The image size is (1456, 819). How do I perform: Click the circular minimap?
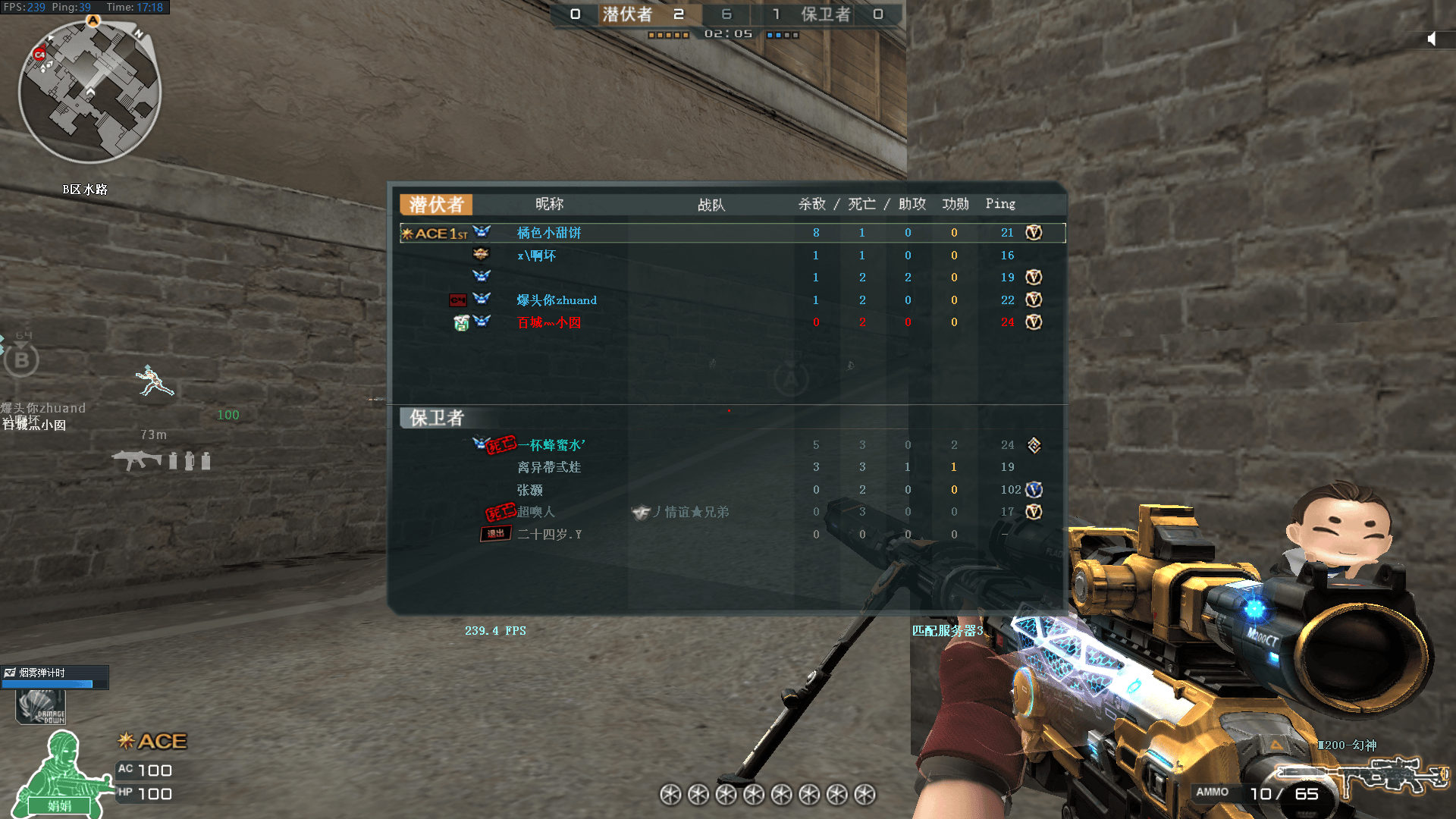pos(89,93)
